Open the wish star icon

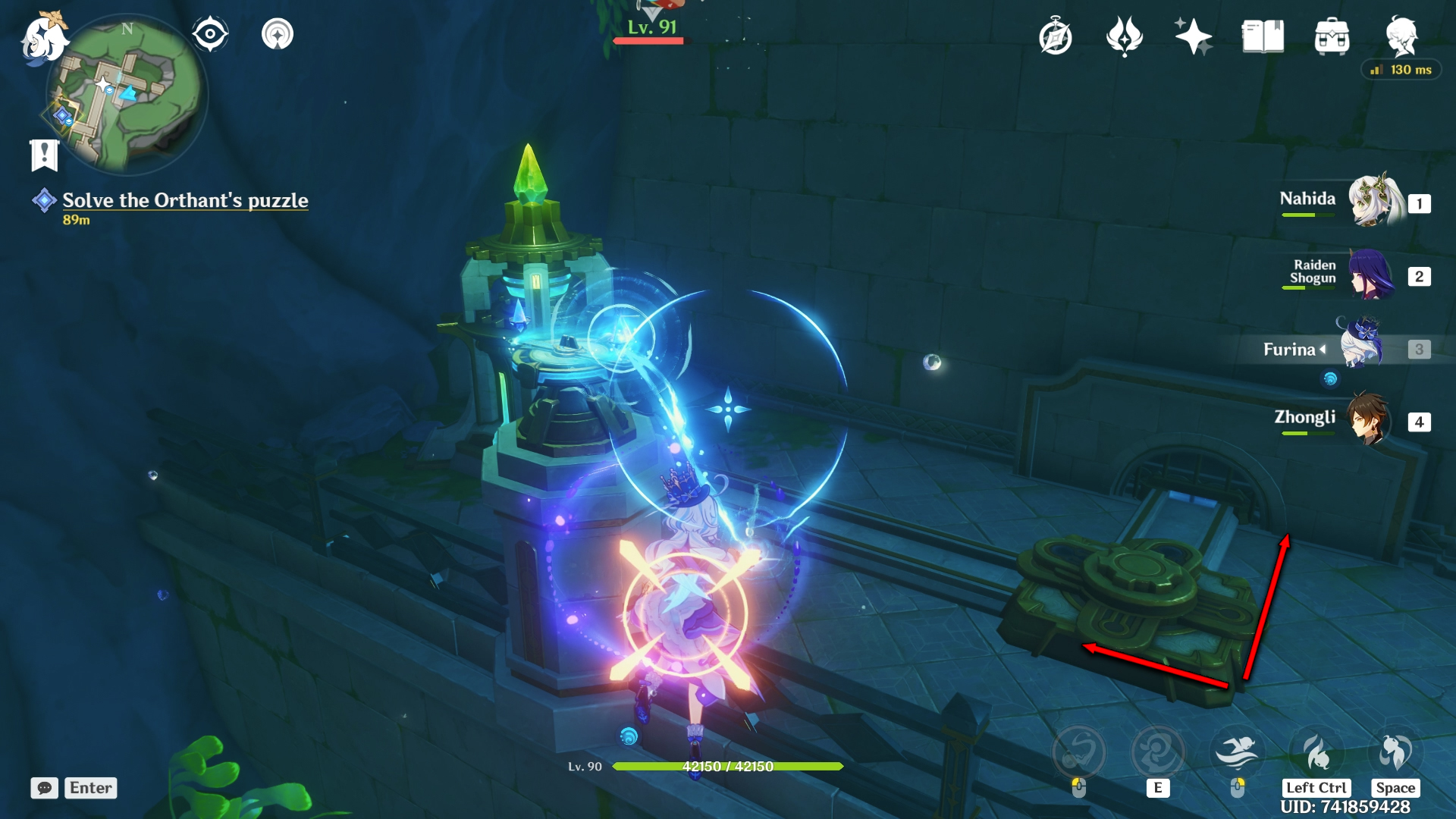pos(1193,36)
